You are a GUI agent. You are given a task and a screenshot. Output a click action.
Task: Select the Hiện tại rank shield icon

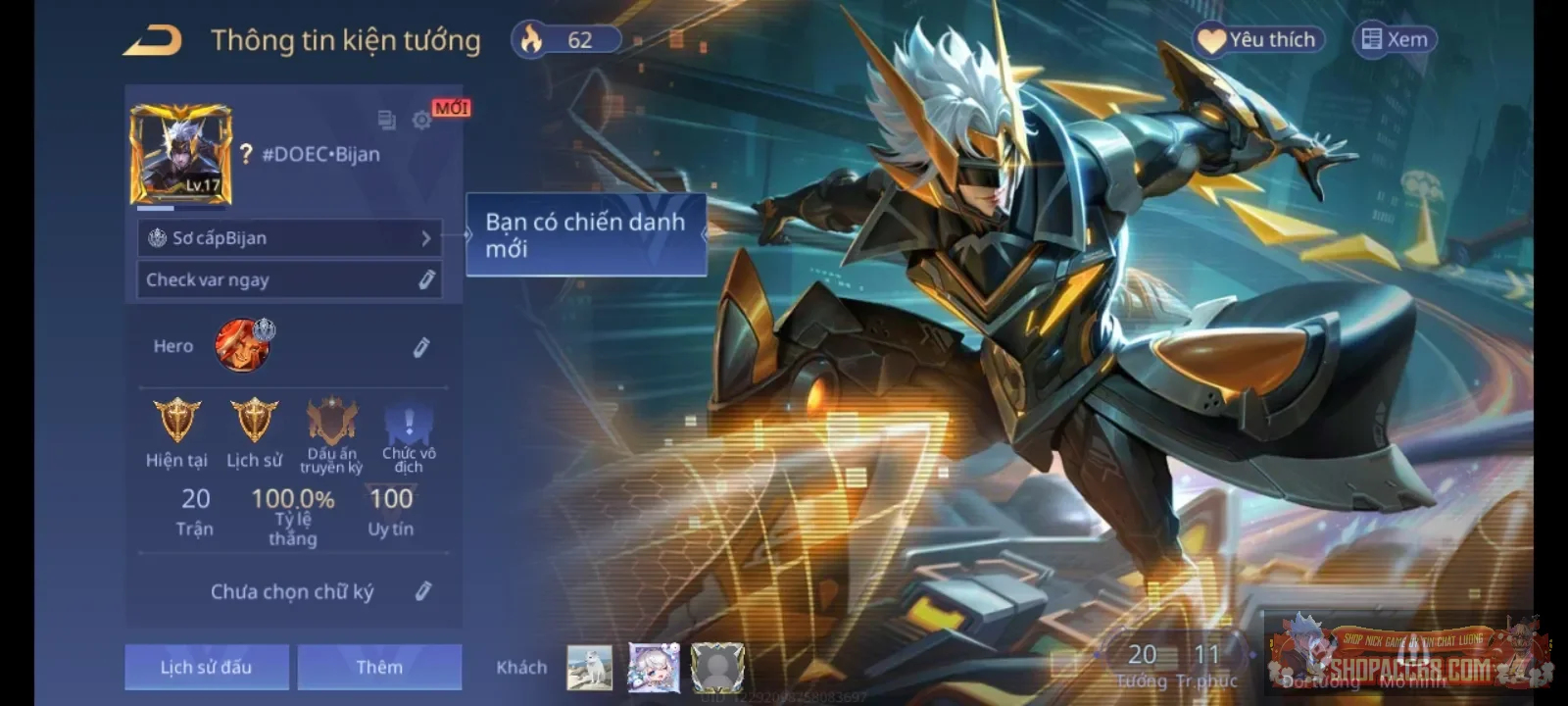174,422
